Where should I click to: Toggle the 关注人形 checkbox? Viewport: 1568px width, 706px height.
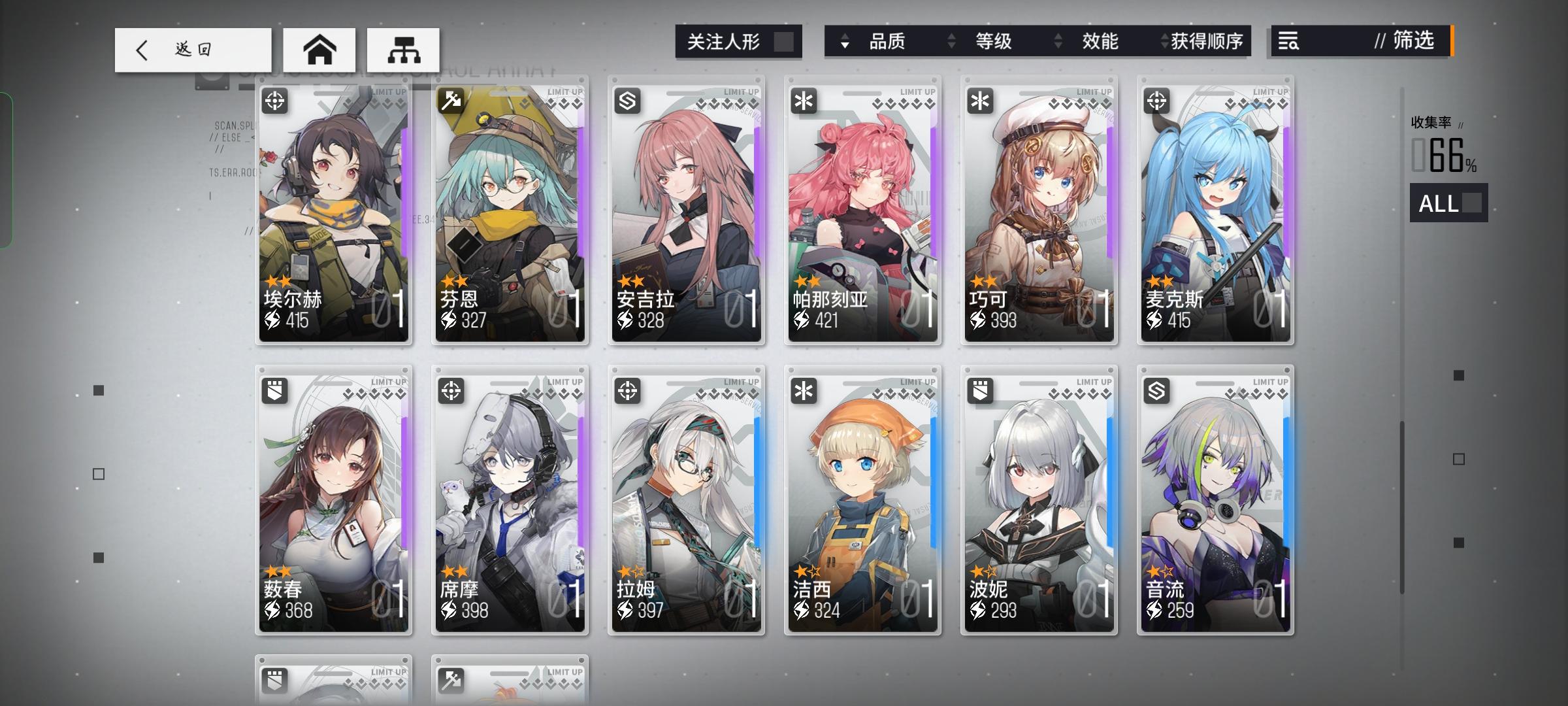pyautogui.click(x=783, y=41)
